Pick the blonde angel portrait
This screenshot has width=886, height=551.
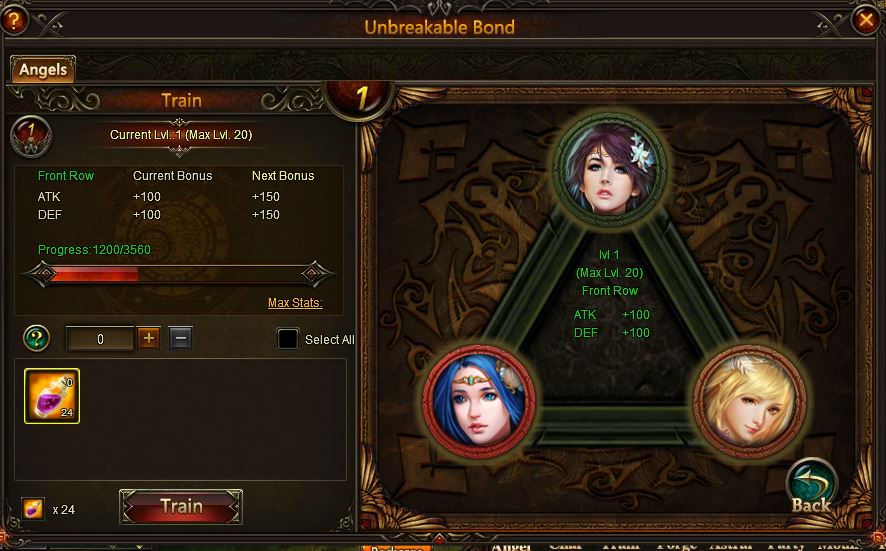tap(748, 398)
